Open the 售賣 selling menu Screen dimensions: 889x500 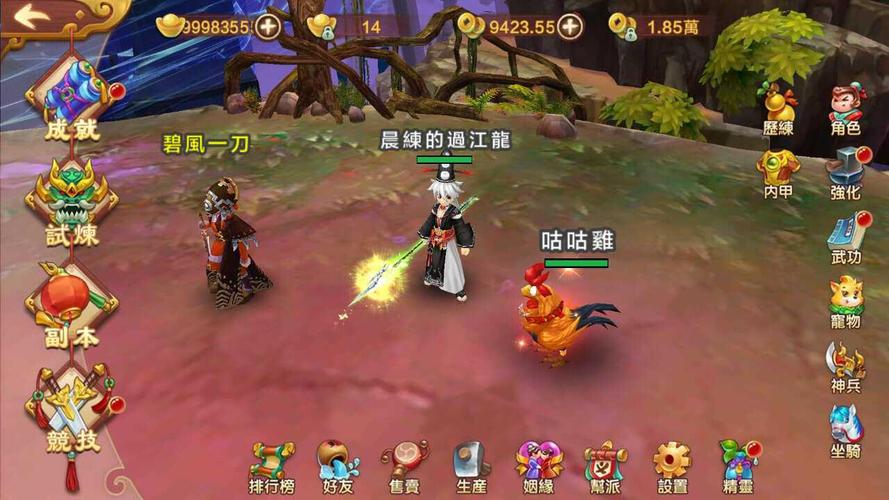coord(404,466)
